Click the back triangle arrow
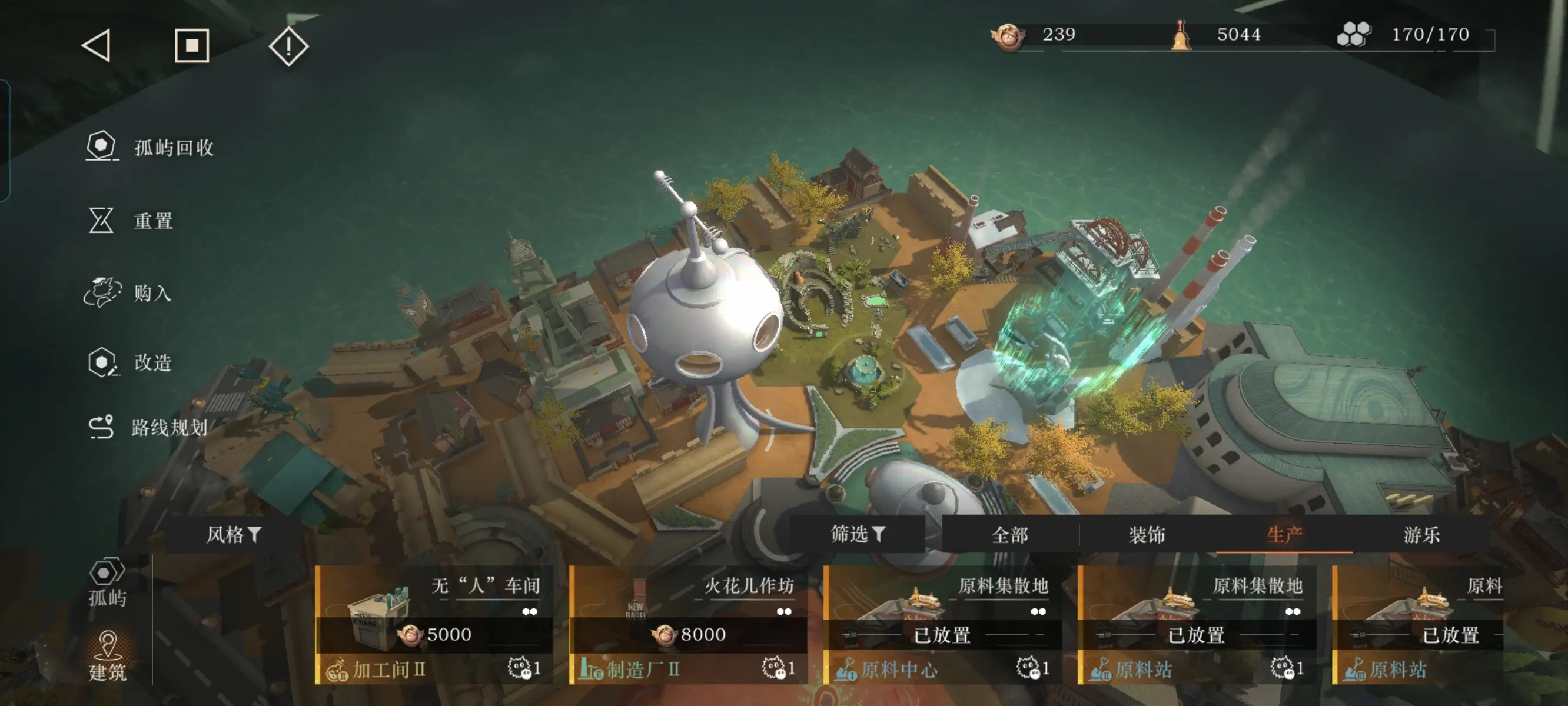Screen dimensions: 1568x706 [97, 46]
